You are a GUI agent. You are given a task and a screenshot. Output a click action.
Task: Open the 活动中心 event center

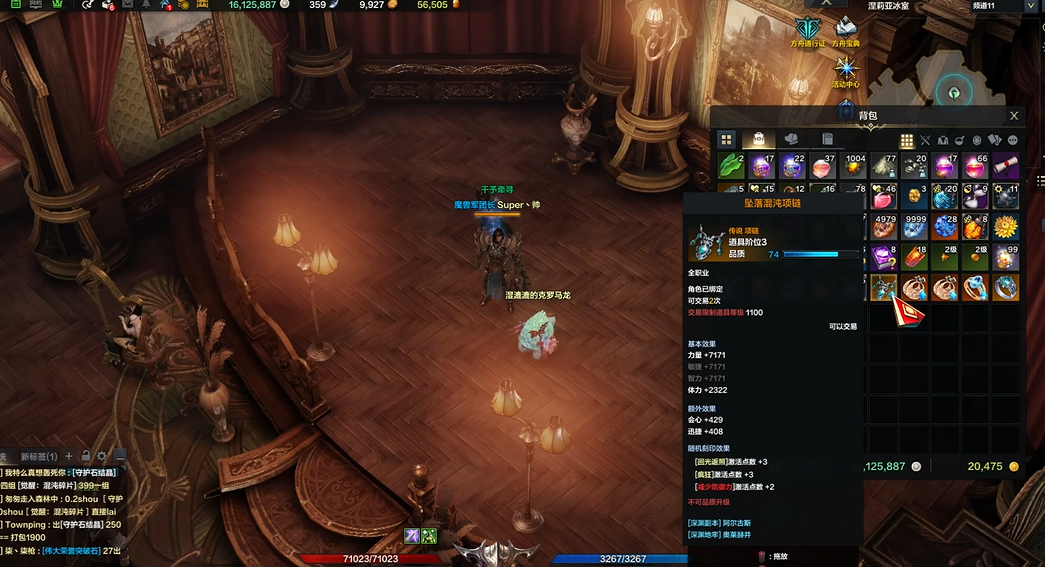(846, 70)
